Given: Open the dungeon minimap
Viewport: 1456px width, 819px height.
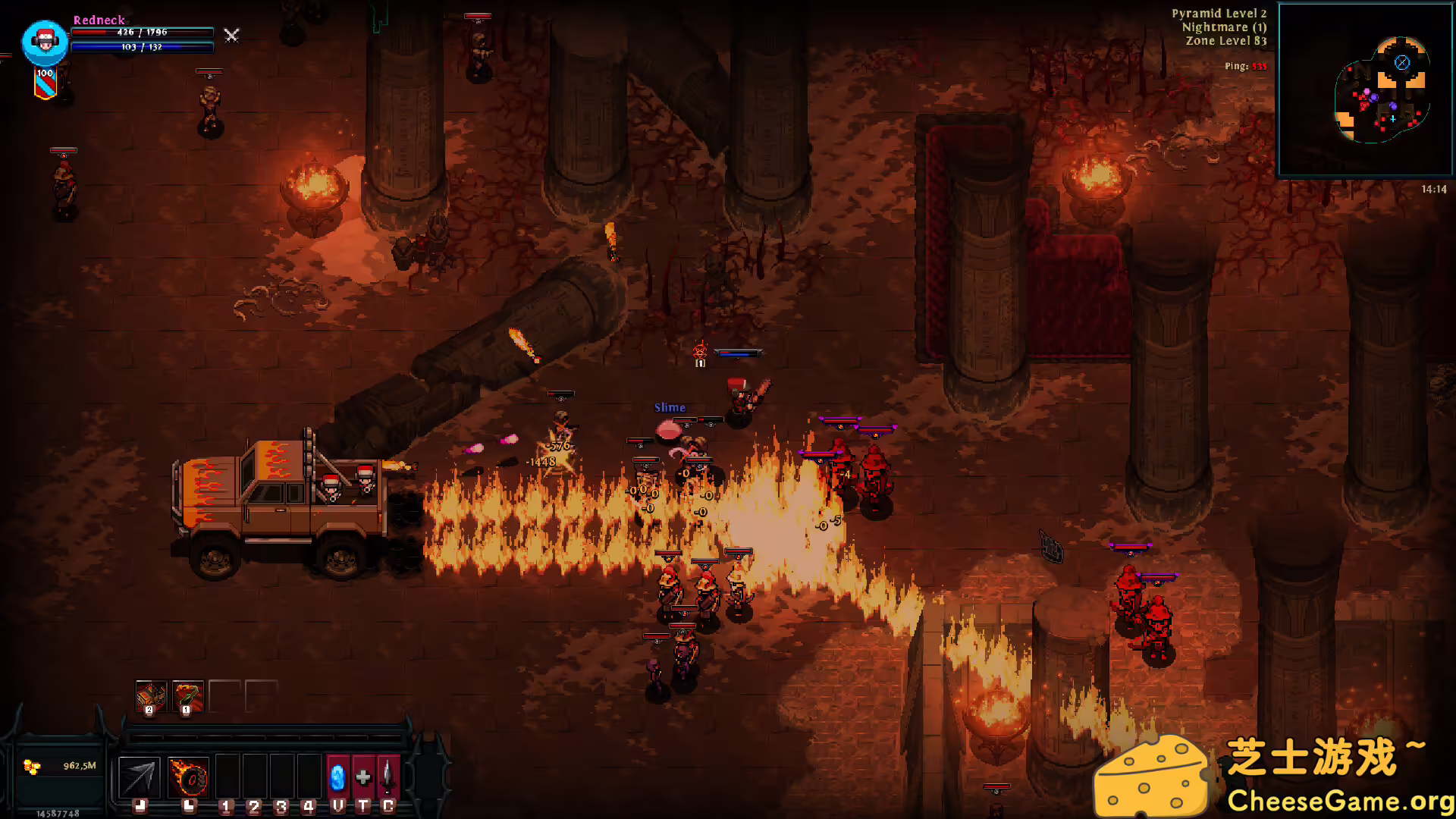Looking at the screenshot, I should (x=1365, y=89).
